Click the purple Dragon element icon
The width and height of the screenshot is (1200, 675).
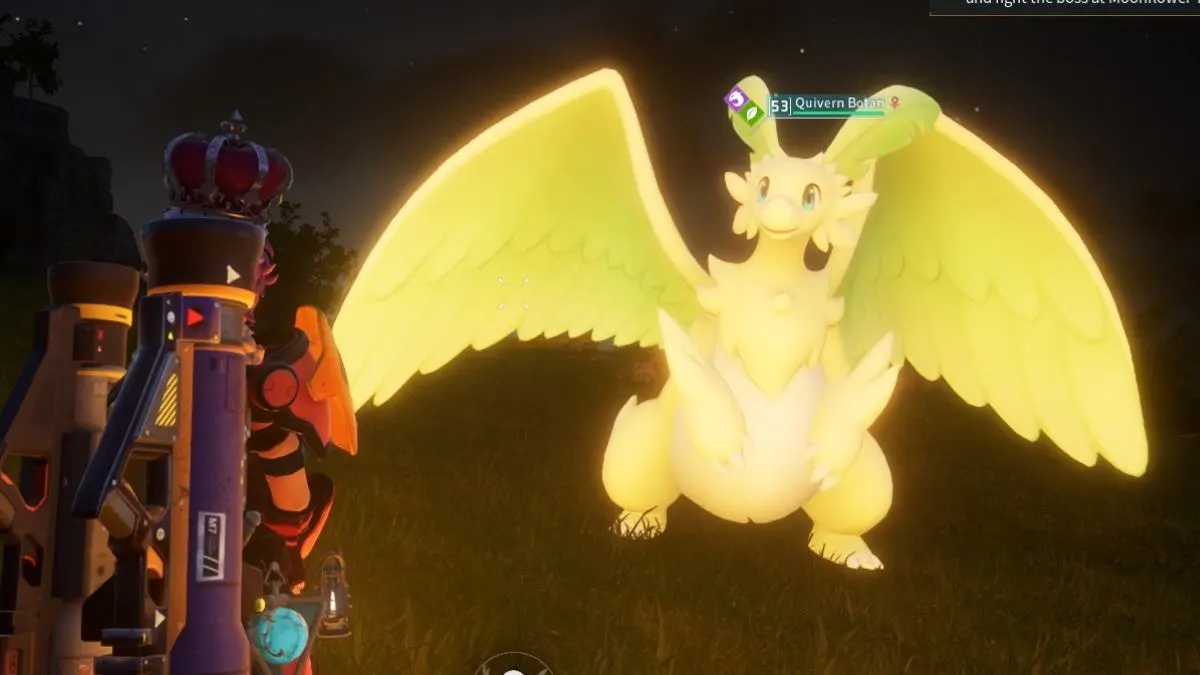(x=737, y=99)
